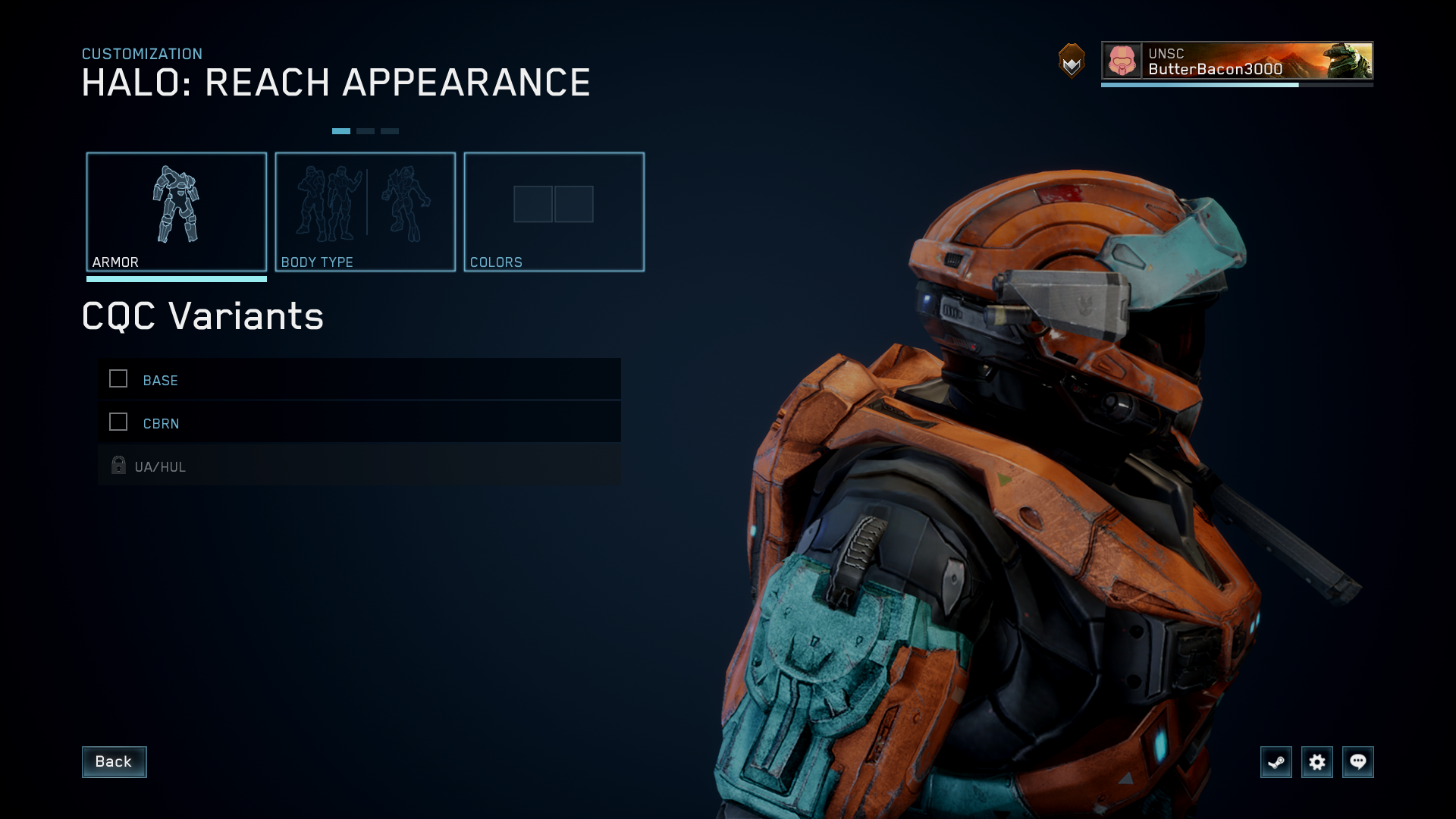
Task: Open ButterBacon3000 player nameplate
Action: pos(1236,61)
